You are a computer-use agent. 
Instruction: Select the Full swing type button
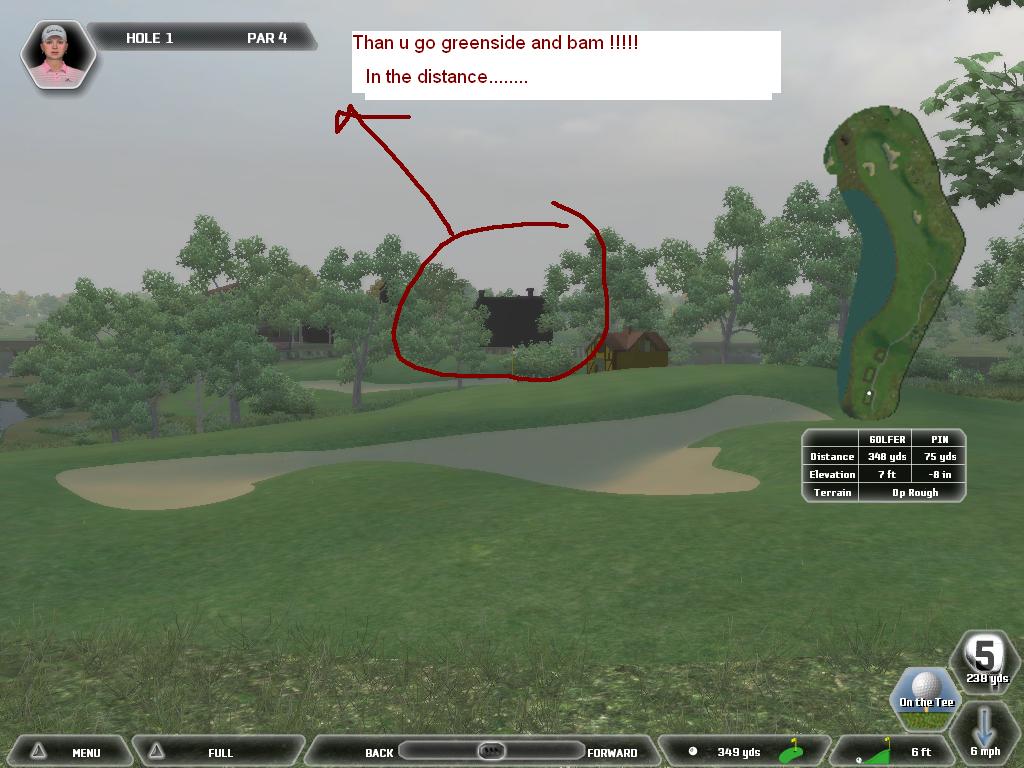point(219,752)
